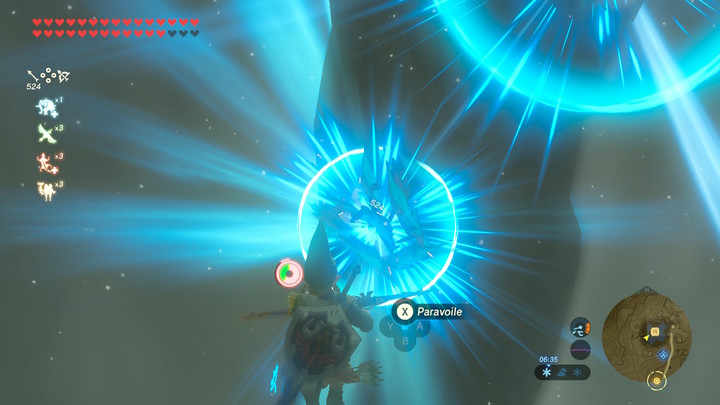Click the blue shrine marker on minimap
This screenshot has height=405, width=720.
[663, 354]
